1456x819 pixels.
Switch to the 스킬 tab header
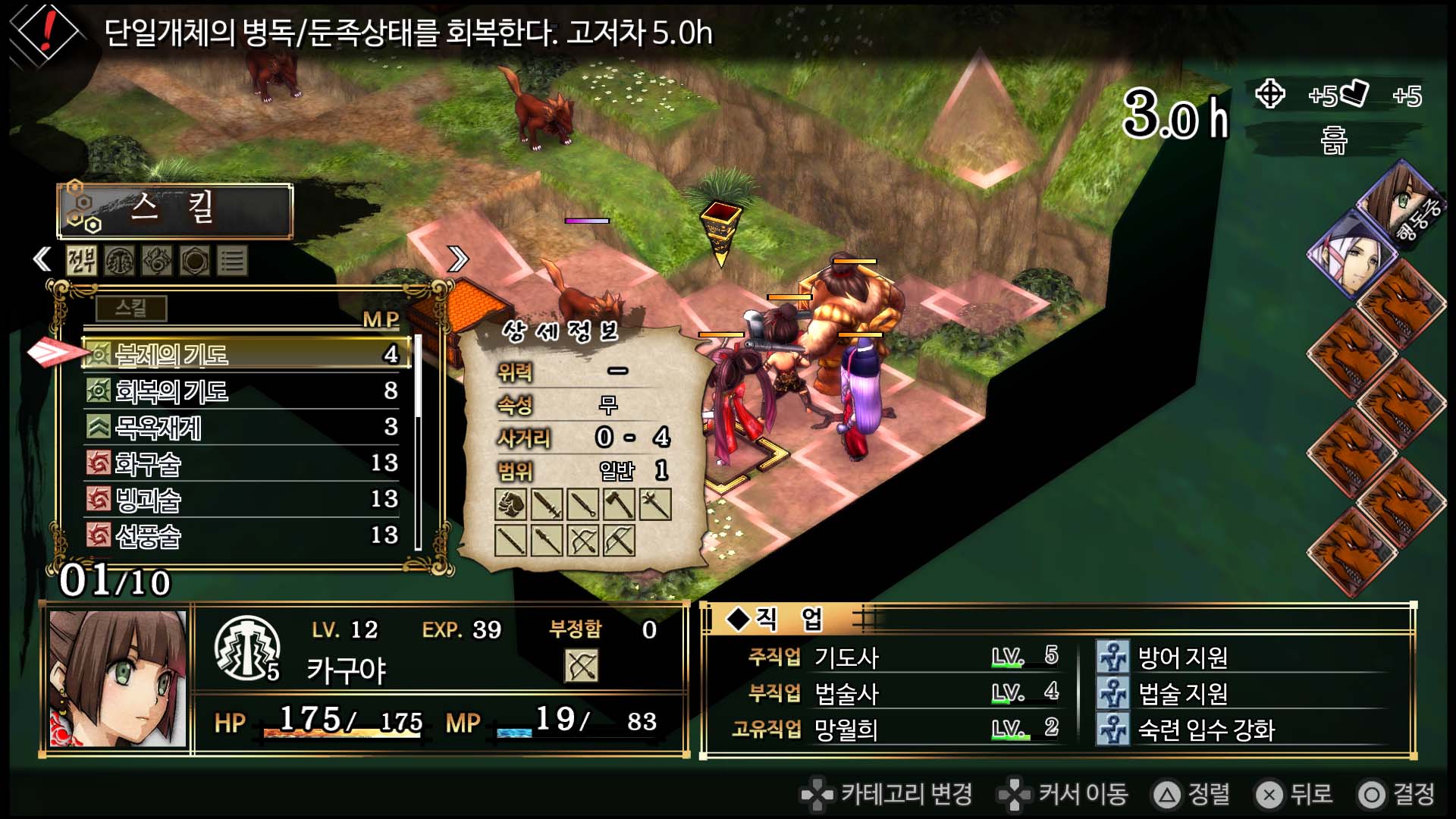(x=173, y=212)
